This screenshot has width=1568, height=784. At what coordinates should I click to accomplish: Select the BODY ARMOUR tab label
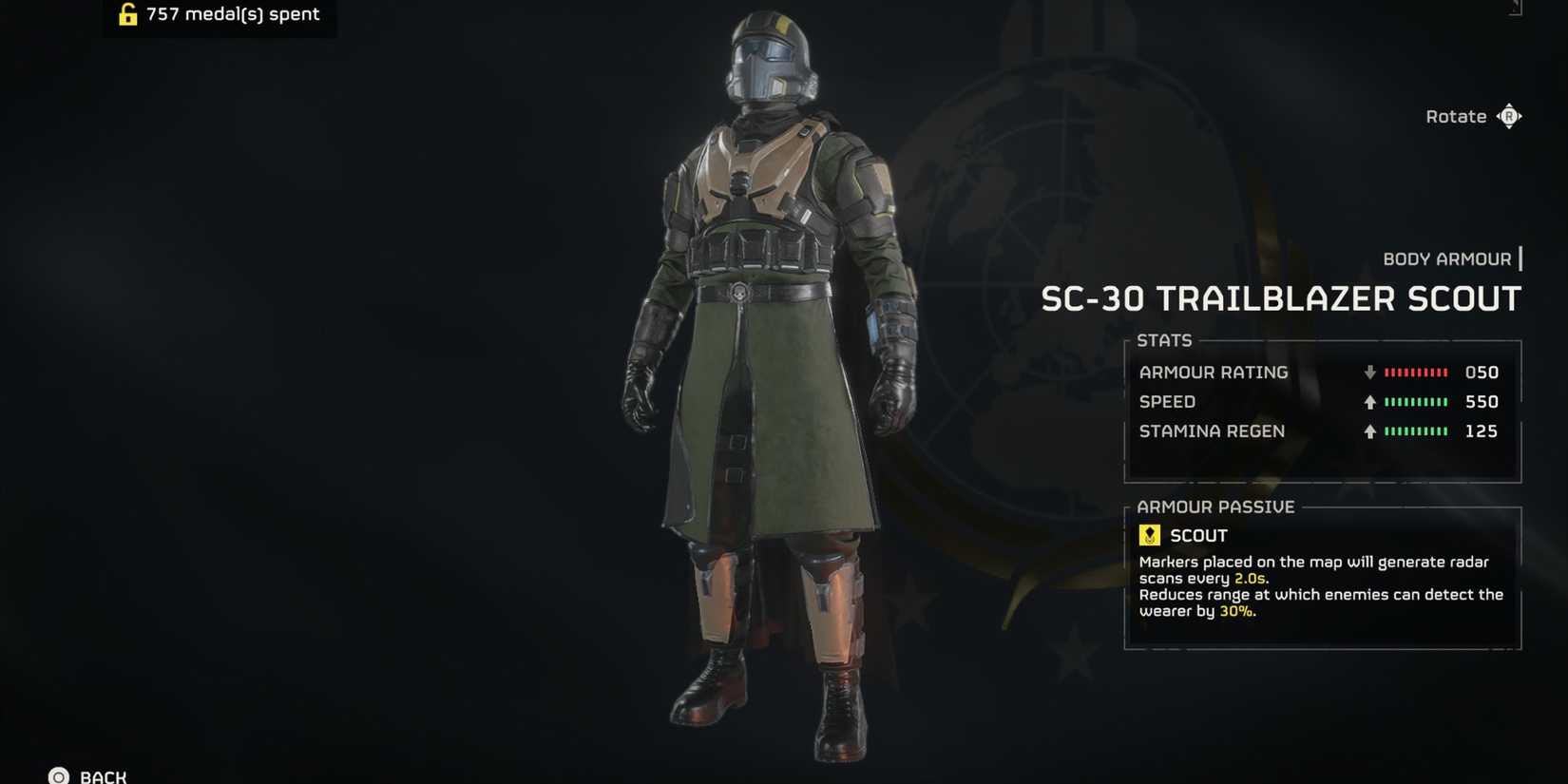(1448, 258)
